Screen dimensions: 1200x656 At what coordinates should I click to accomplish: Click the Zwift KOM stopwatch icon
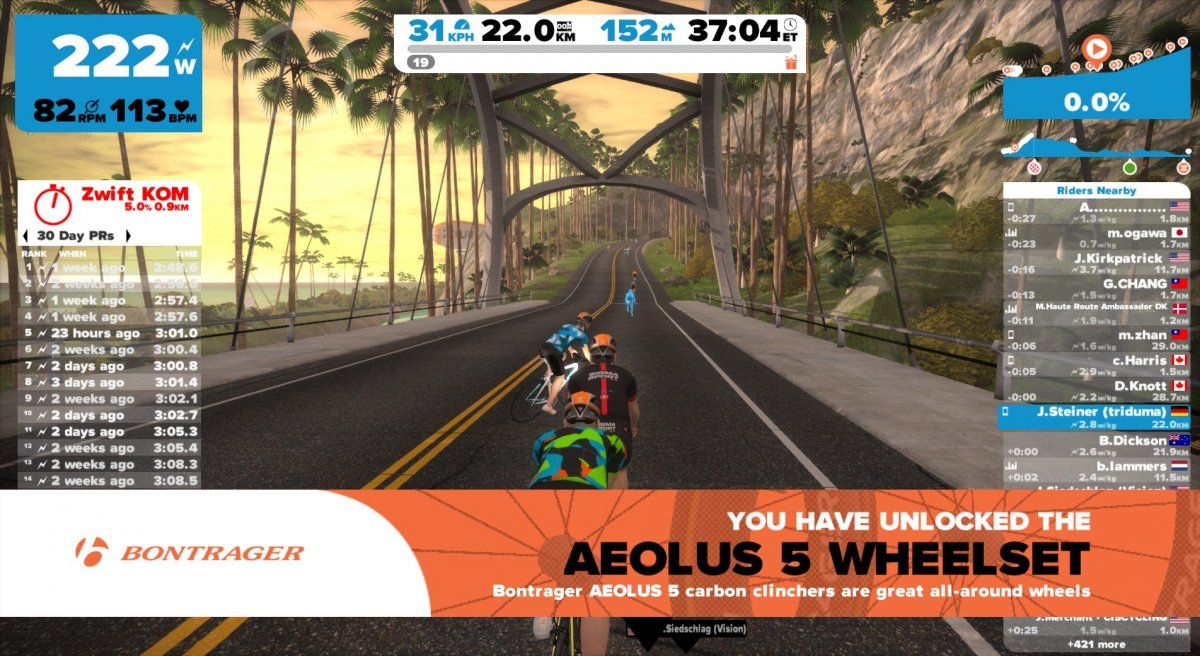point(50,204)
